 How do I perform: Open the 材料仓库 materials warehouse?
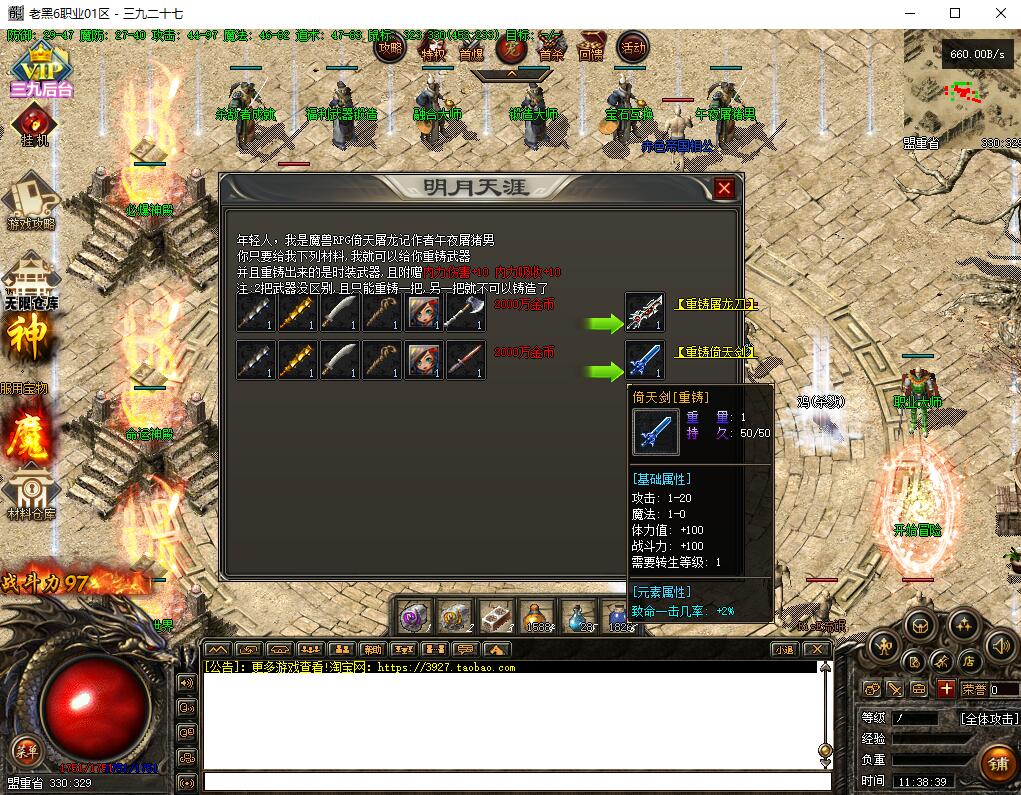[31, 493]
